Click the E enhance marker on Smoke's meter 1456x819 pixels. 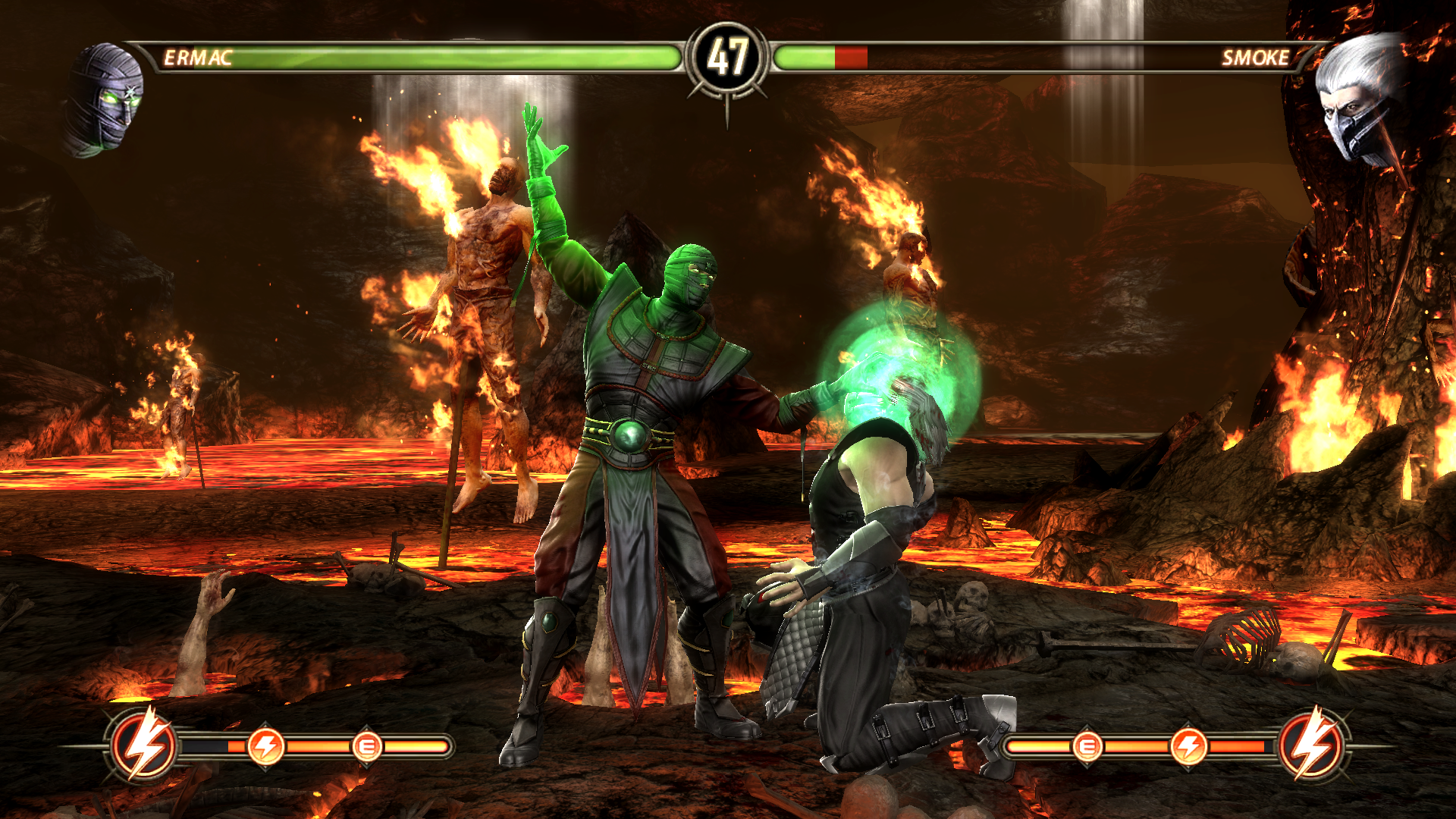click(x=1087, y=747)
